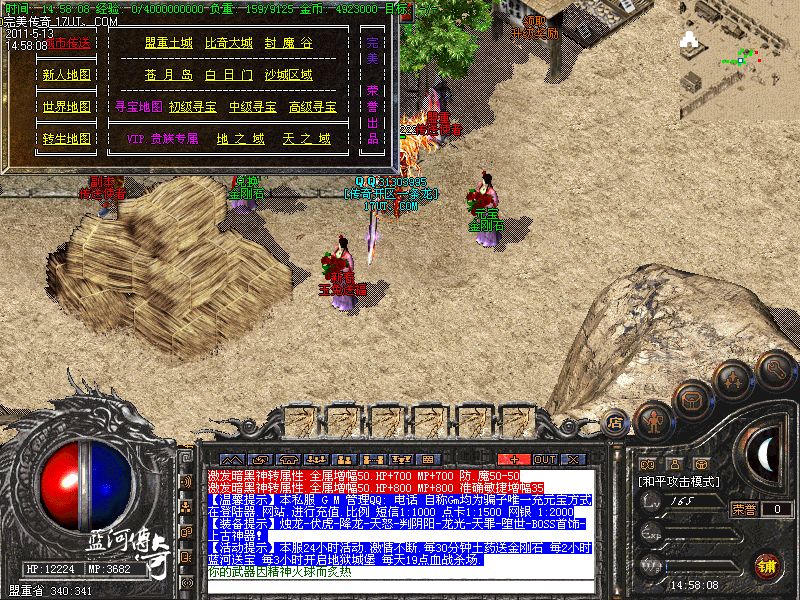
Task: Go to 沙城区域
Action: [288, 75]
